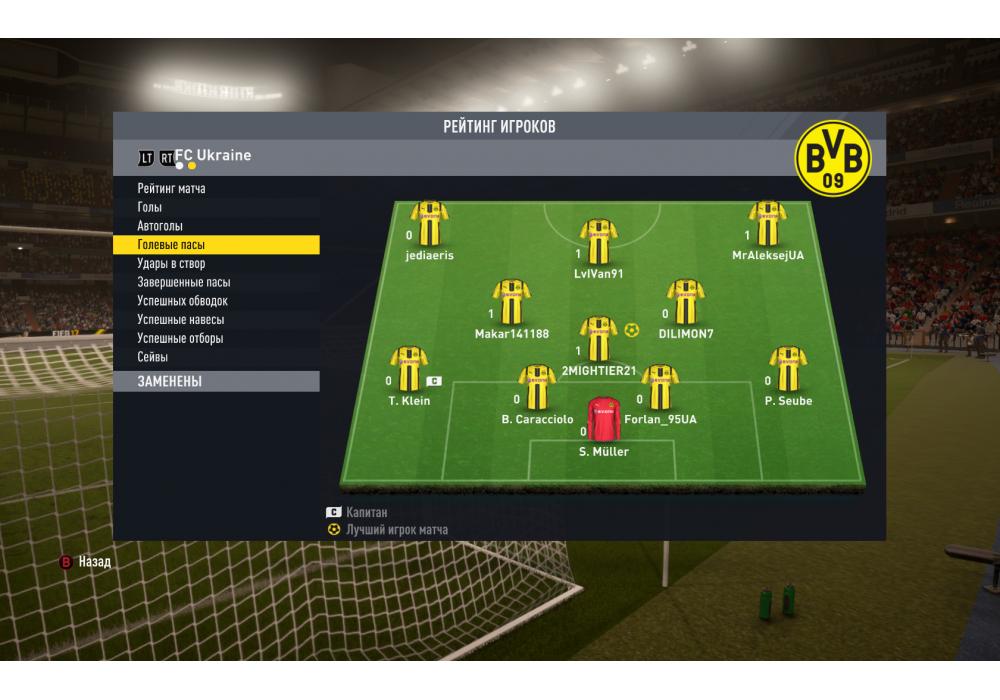Open the Автоголы stat view
The height and width of the screenshot is (700, 1000).
[160, 226]
